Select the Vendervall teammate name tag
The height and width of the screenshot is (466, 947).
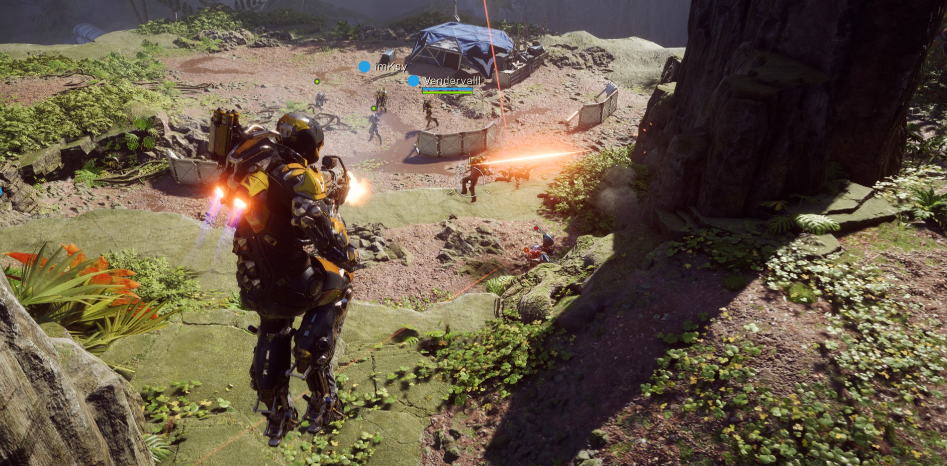(446, 81)
